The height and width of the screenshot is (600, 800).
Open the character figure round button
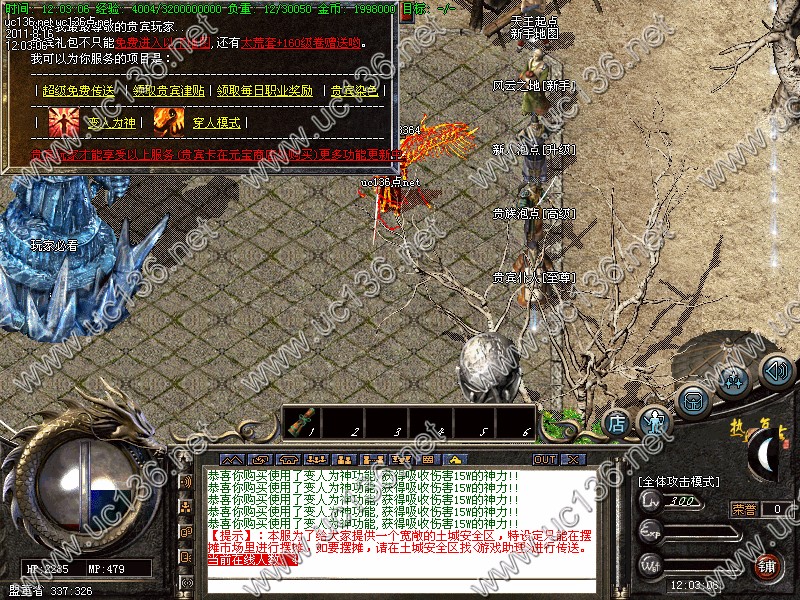tap(656, 421)
